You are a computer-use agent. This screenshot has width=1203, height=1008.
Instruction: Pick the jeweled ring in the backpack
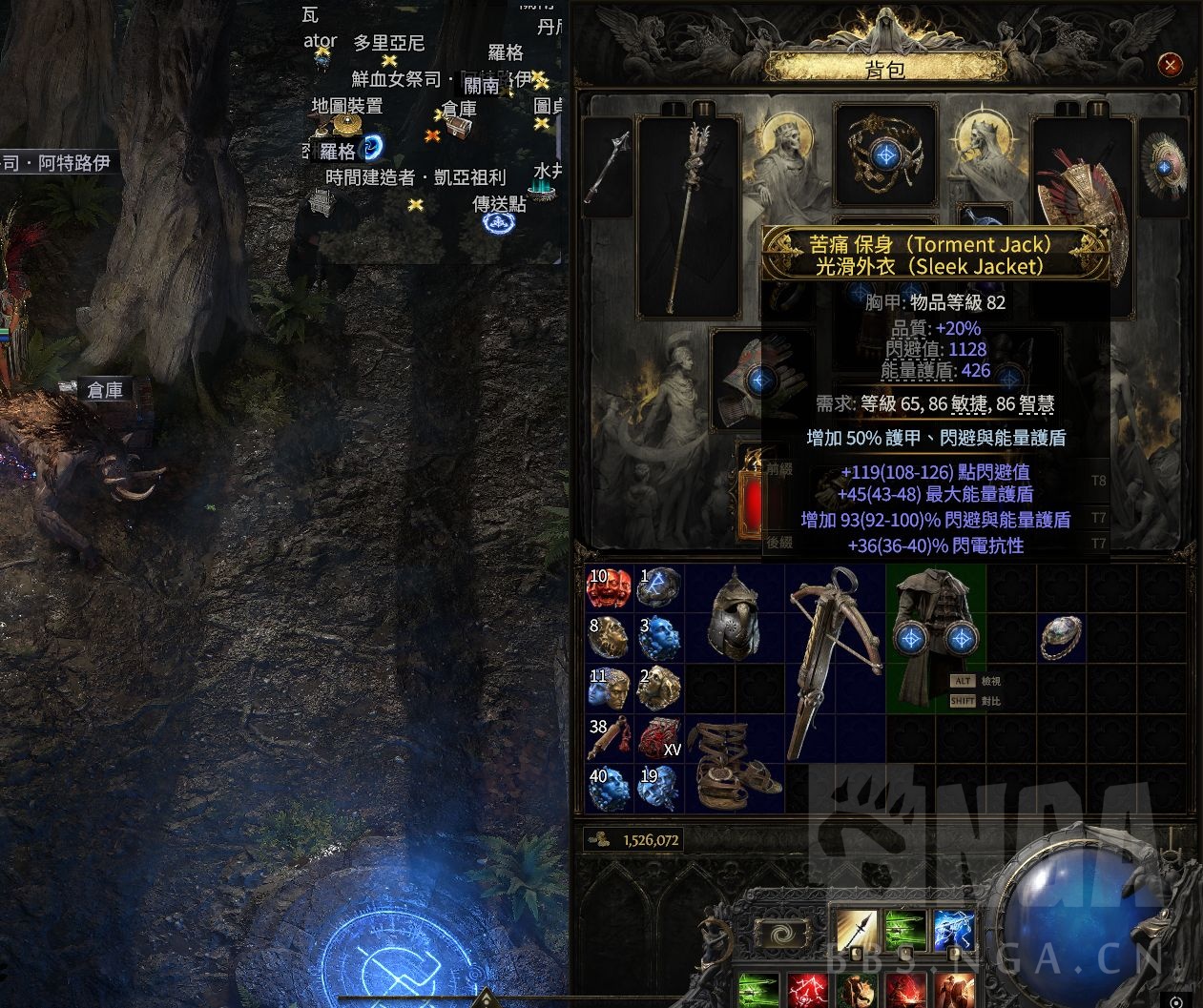coord(1061,637)
